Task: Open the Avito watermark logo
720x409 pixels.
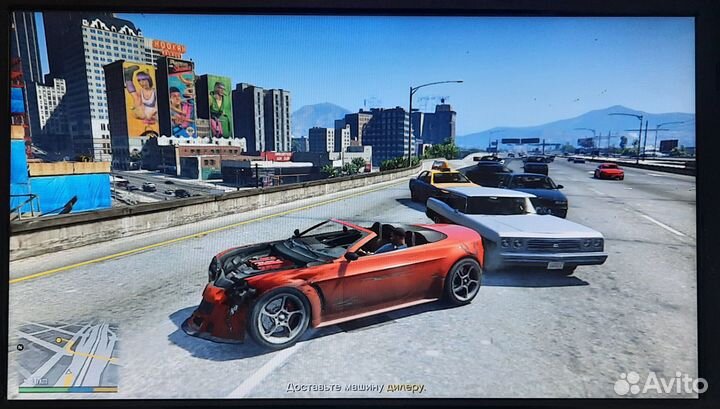Action: [659, 383]
